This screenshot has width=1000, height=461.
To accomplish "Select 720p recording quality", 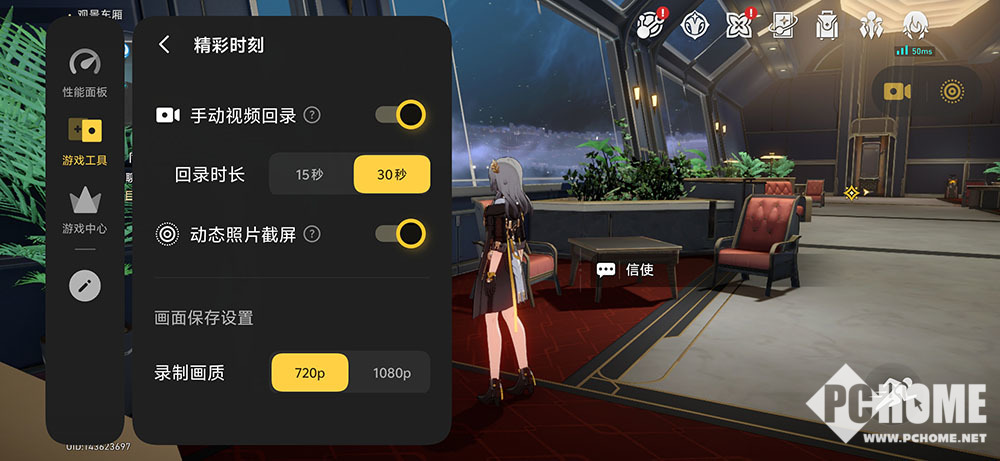I will click(x=310, y=373).
